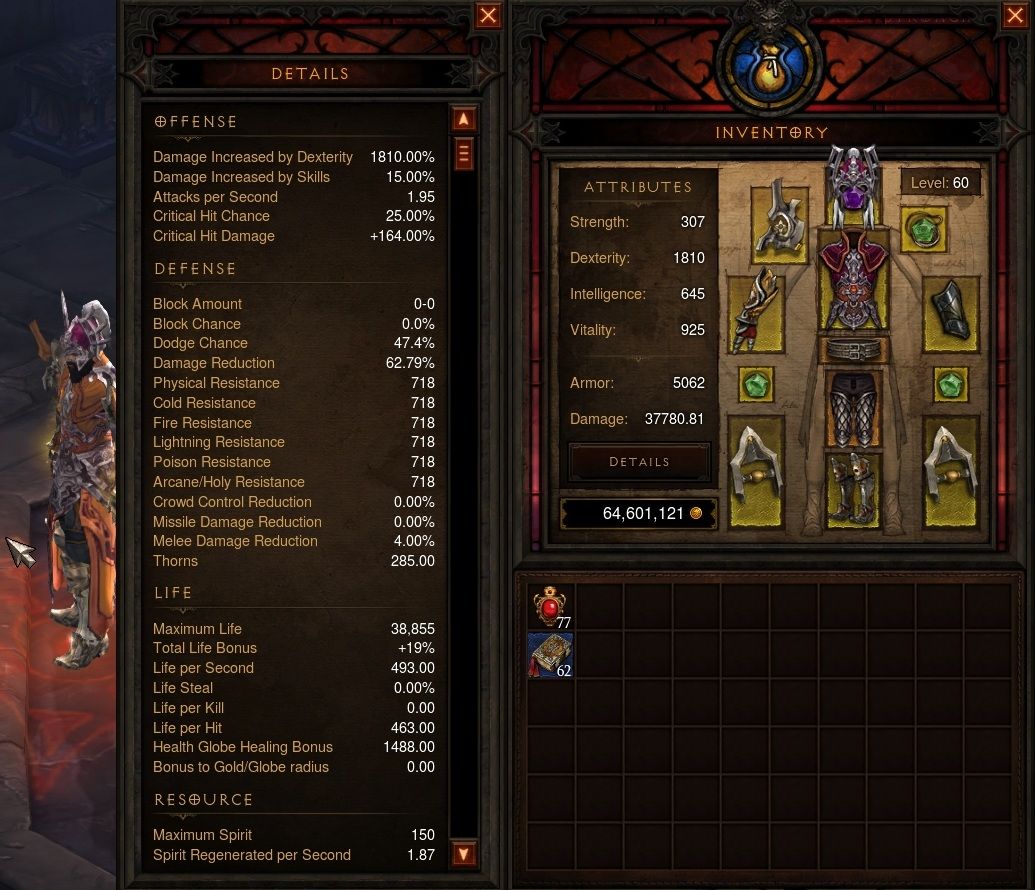This screenshot has width=1035, height=890.
Task: Click the Details button under Damage
Action: [639, 462]
